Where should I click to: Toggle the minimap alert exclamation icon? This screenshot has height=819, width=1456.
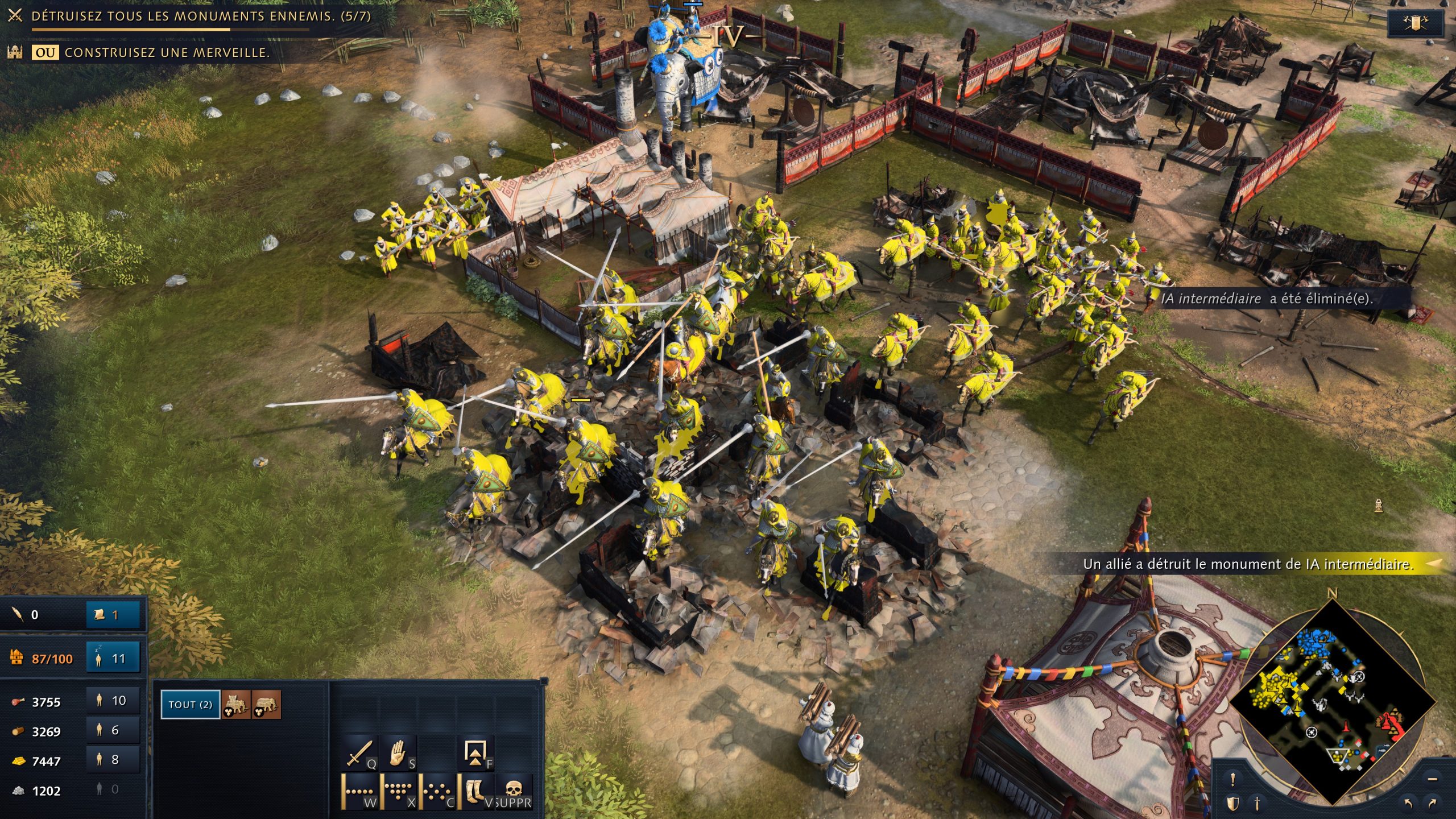pyautogui.click(x=1232, y=779)
